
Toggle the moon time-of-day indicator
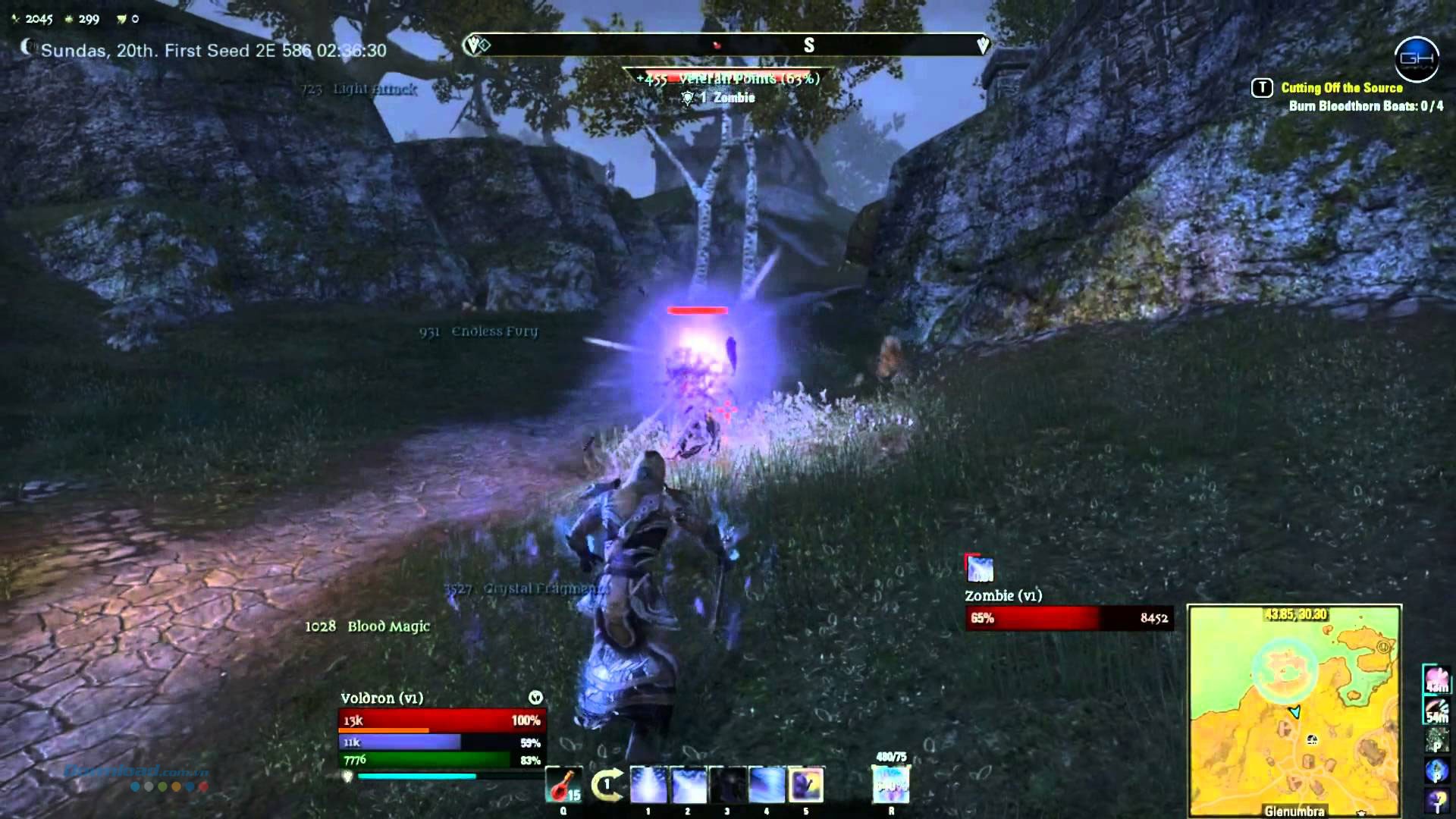(26, 48)
